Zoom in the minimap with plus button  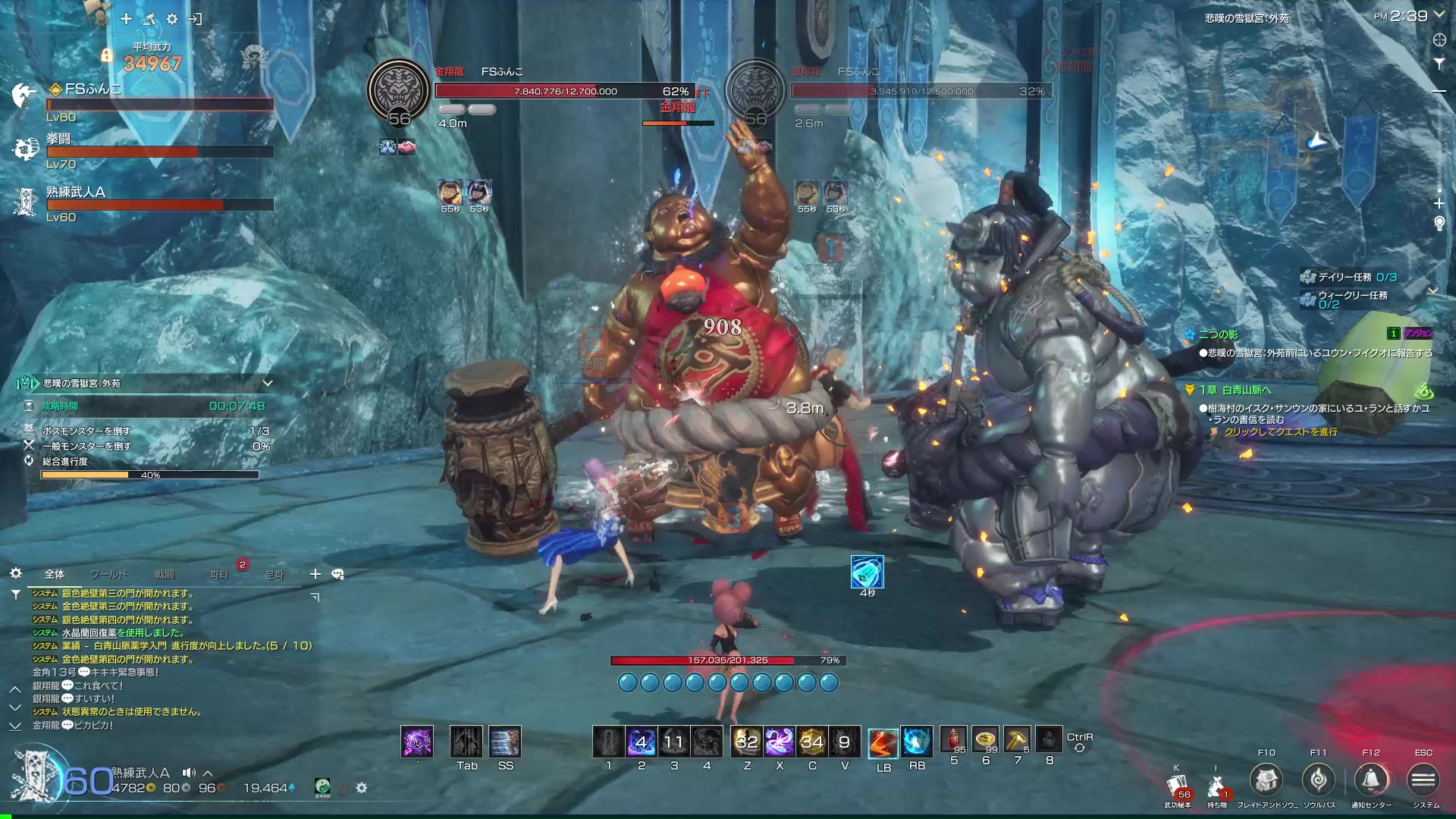[1439, 203]
